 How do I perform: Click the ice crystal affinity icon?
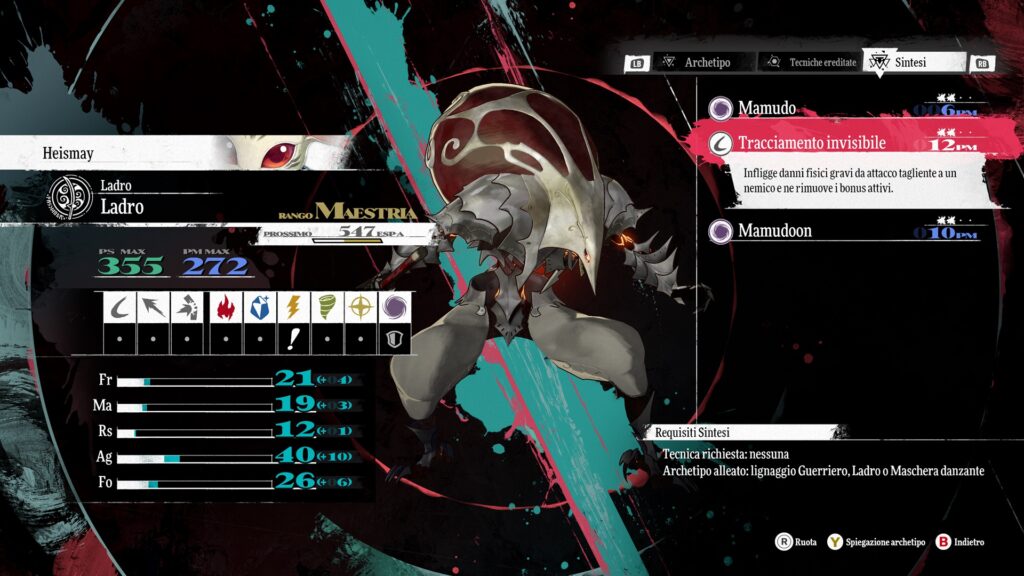click(257, 307)
